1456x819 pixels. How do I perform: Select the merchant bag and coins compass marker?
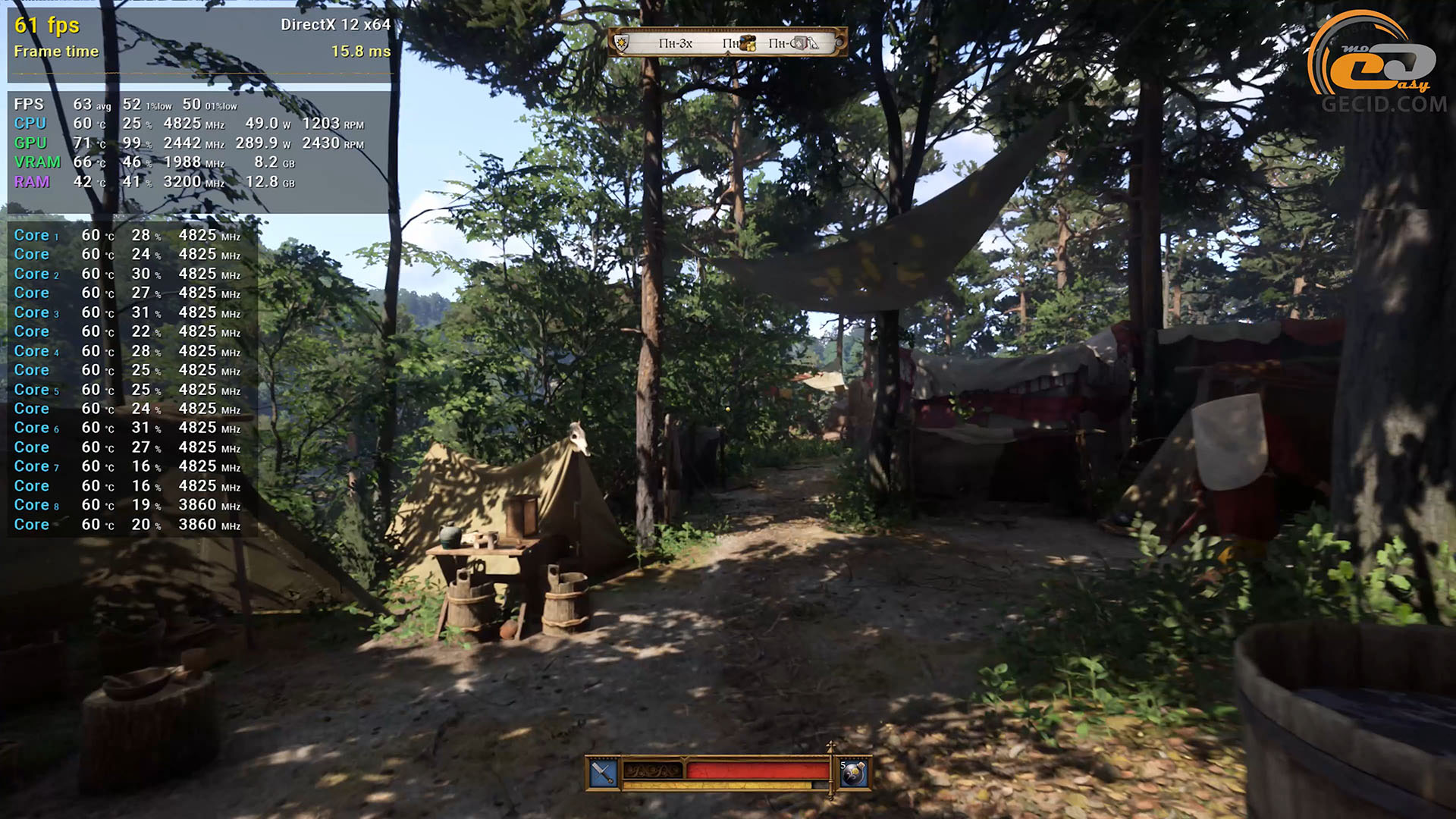(748, 43)
